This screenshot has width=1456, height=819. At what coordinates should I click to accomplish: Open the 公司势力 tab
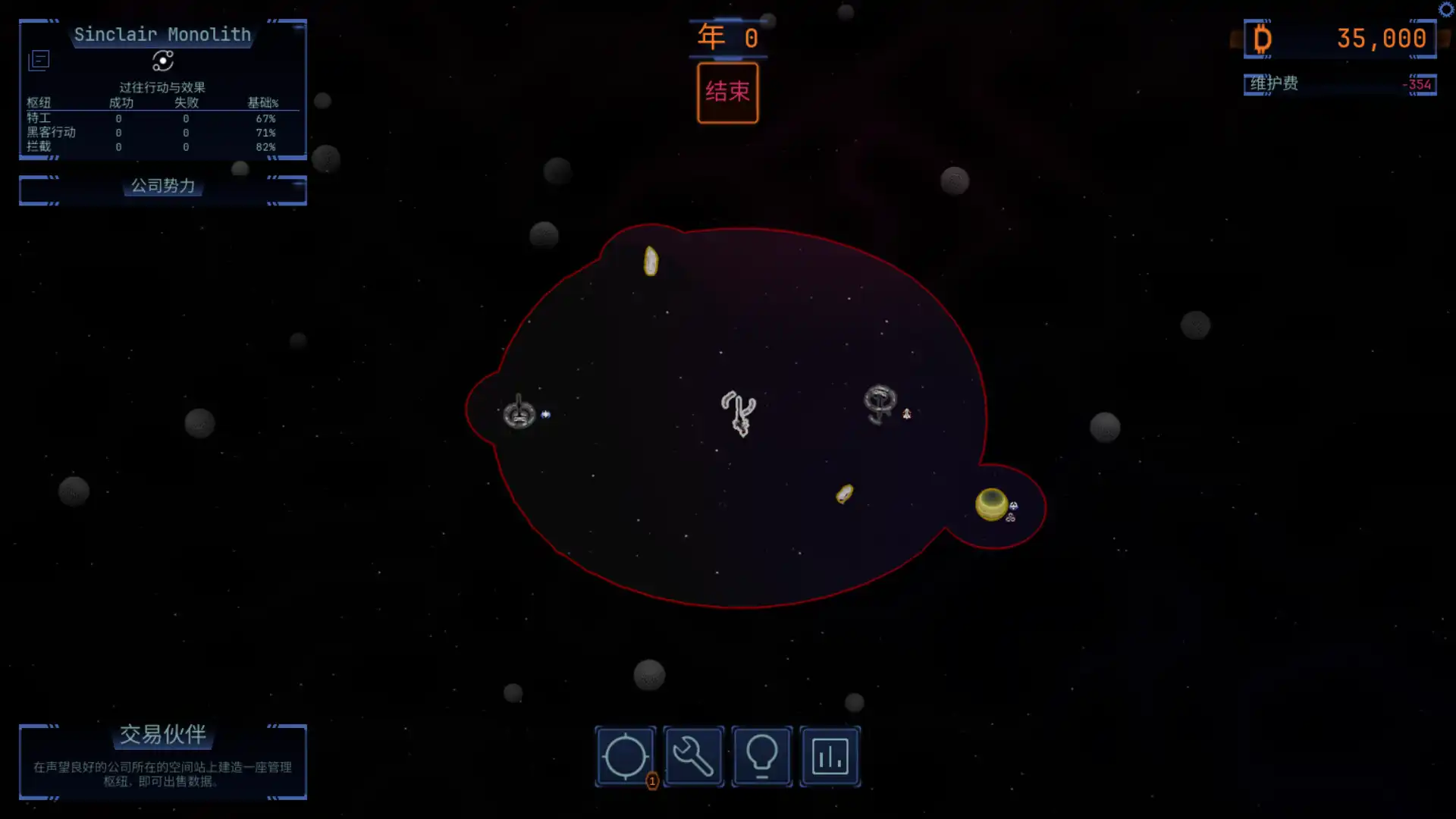pyautogui.click(x=162, y=187)
